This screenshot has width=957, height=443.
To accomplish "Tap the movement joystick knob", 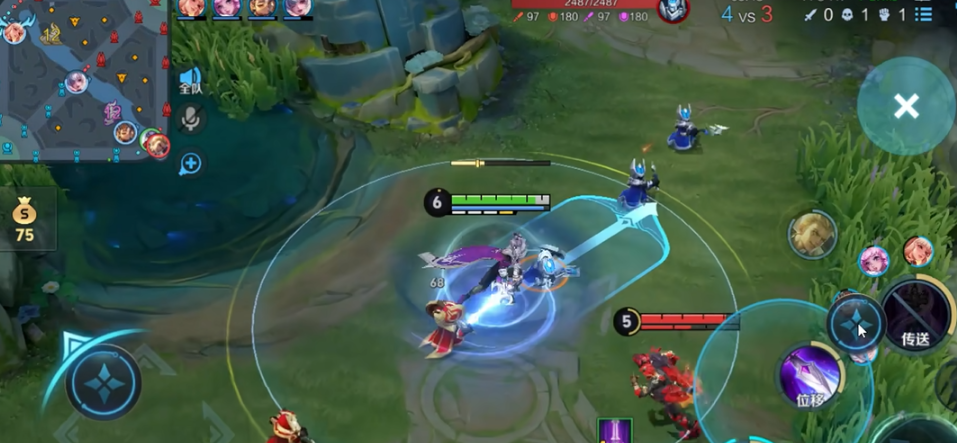I will tap(103, 383).
